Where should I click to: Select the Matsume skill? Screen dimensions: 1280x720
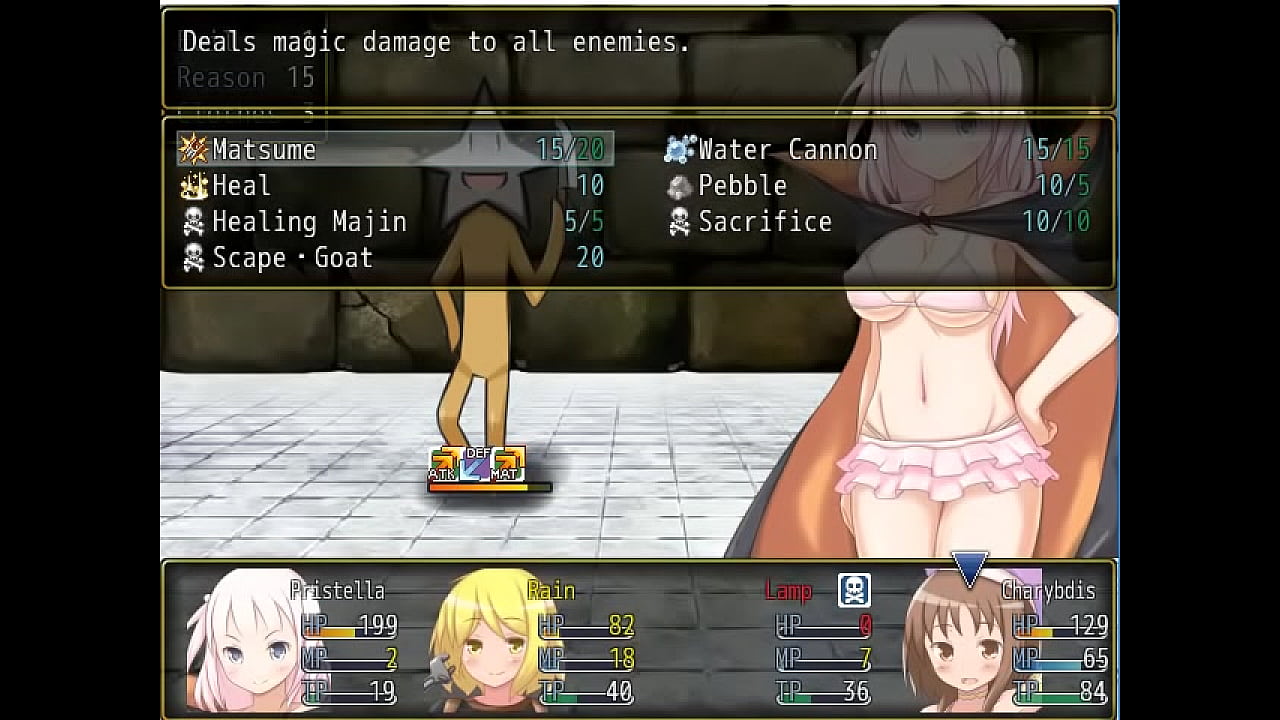click(395, 150)
